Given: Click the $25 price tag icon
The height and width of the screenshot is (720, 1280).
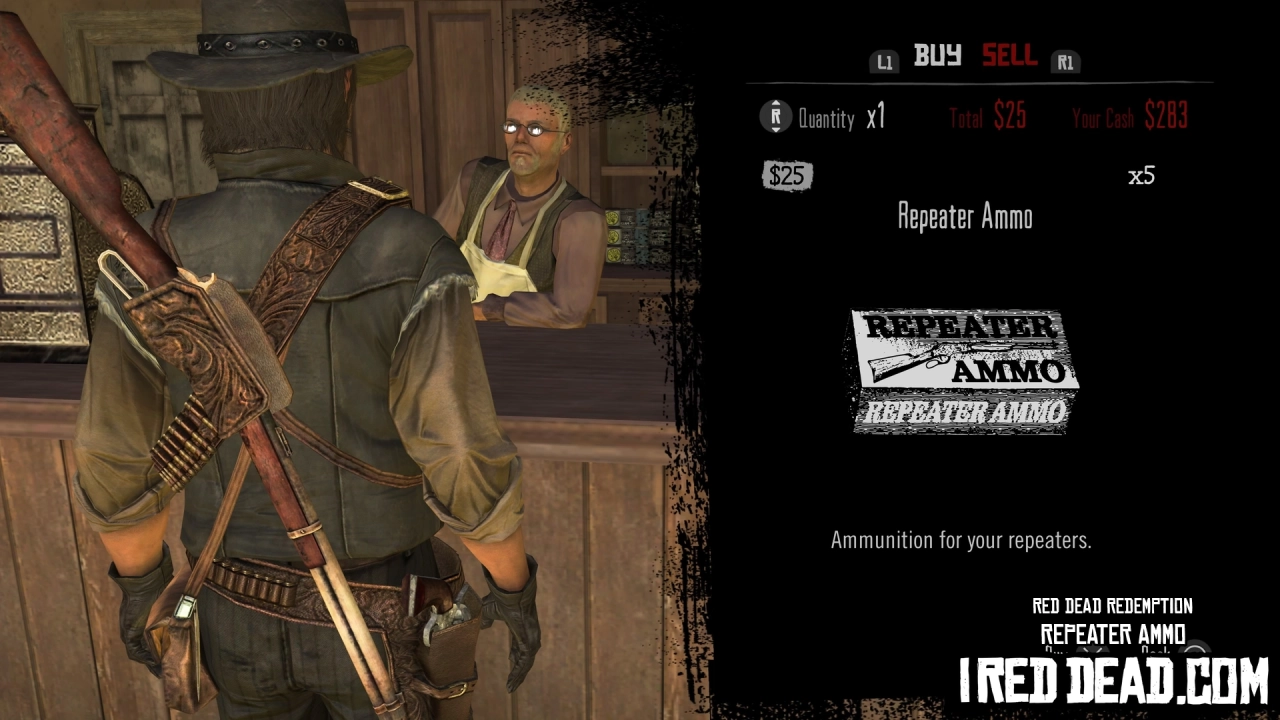Looking at the screenshot, I should click(x=787, y=178).
